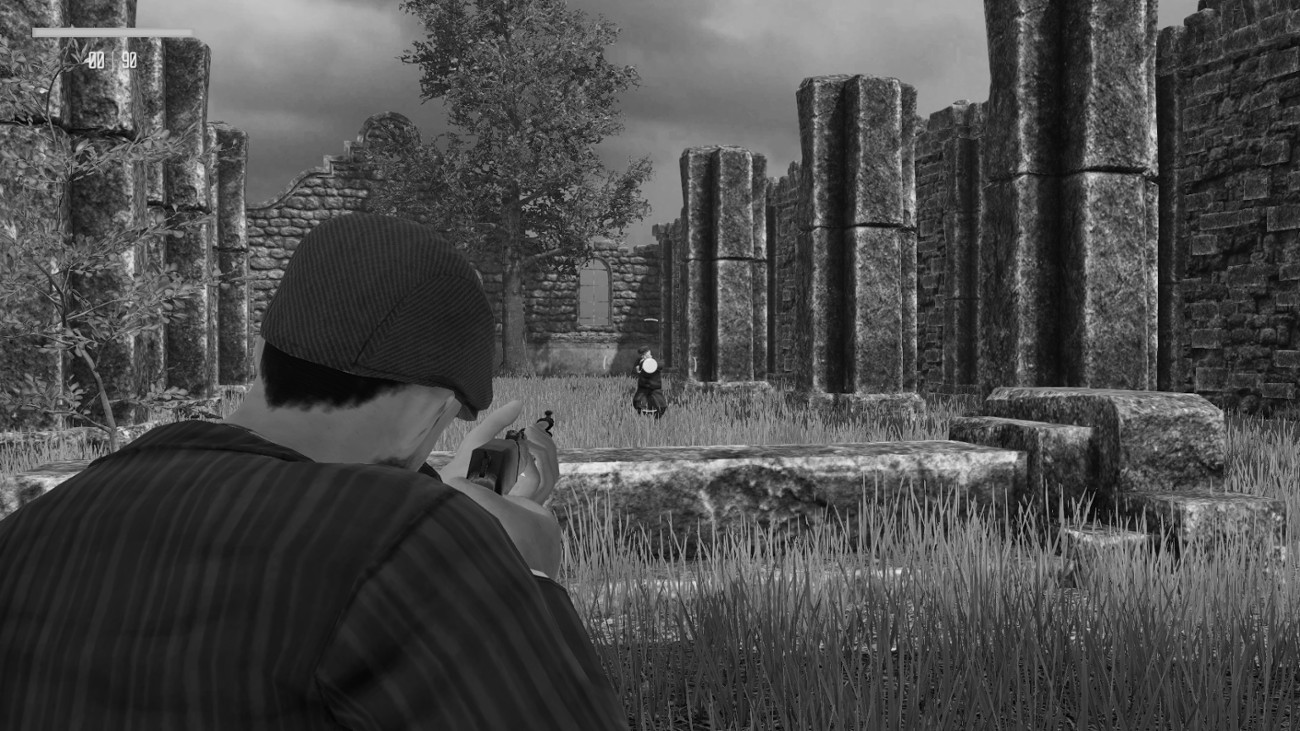Click the reserve ammo count 90
The image size is (1300, 731).
[x=129, y=58]
